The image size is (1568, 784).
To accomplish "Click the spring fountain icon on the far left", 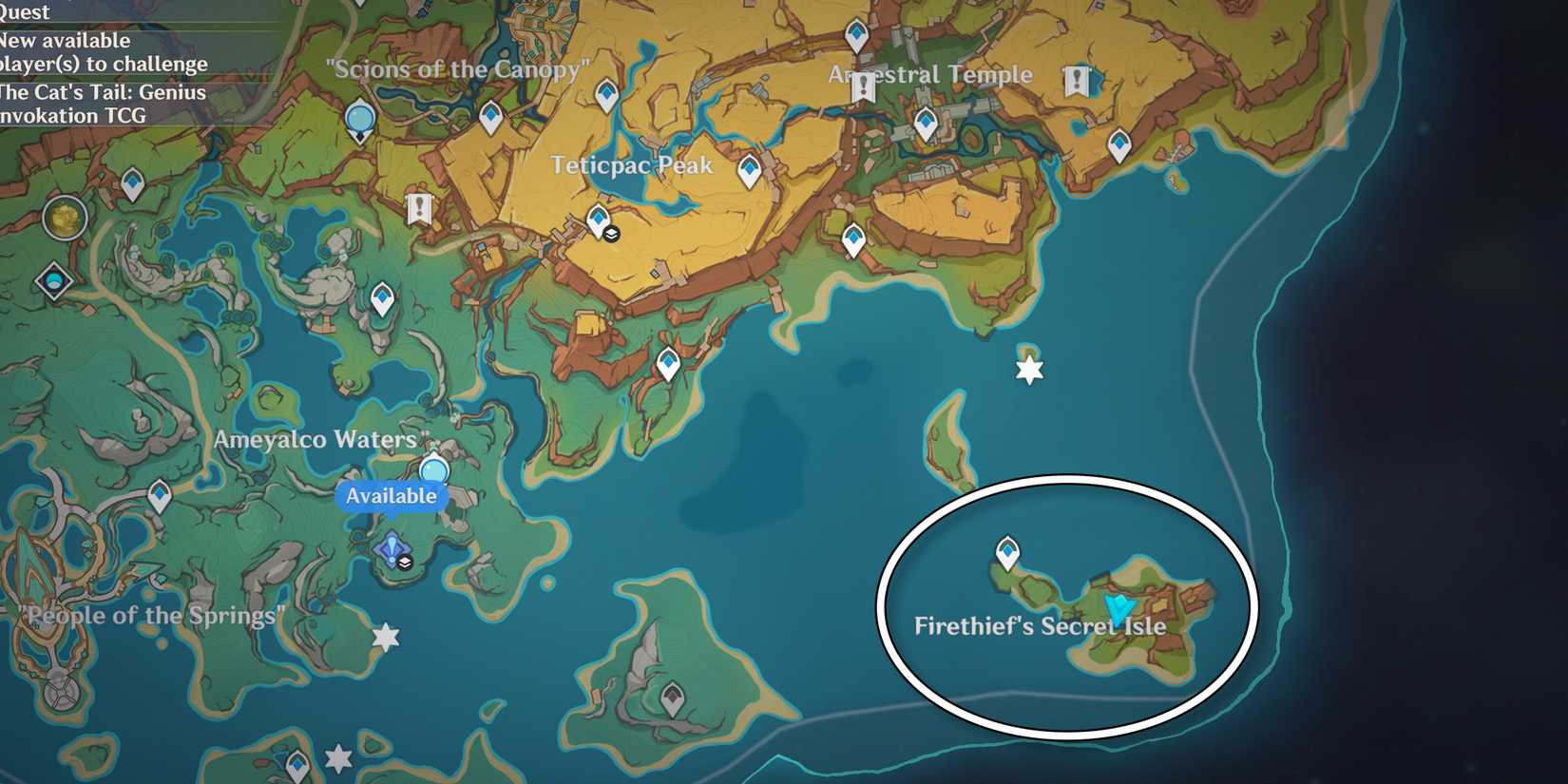I will coord(55,280).
